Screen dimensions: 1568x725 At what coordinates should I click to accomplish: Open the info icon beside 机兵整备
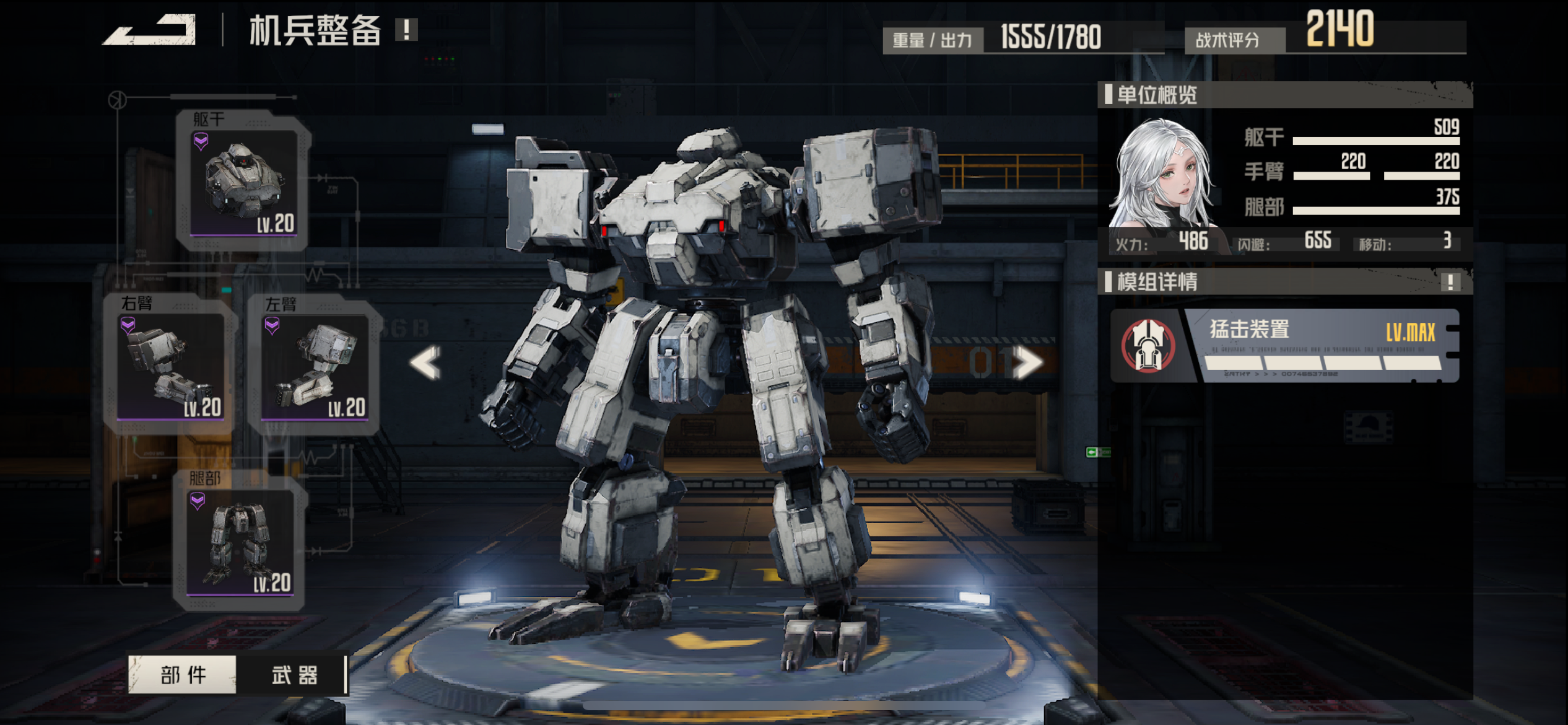[407, 29]
